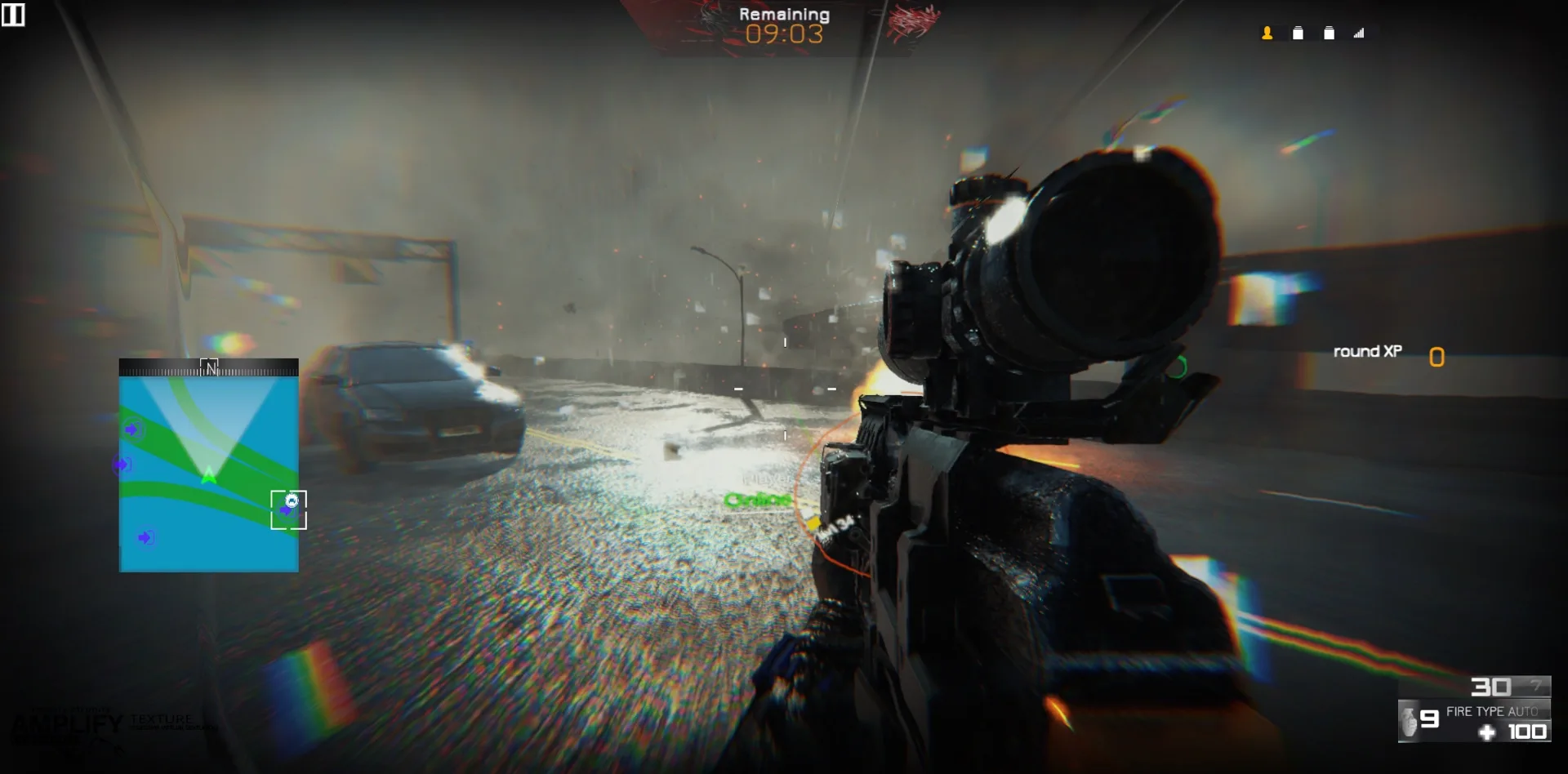
Task: Select the second ammo magazine icon
Action: point(1330,33)
